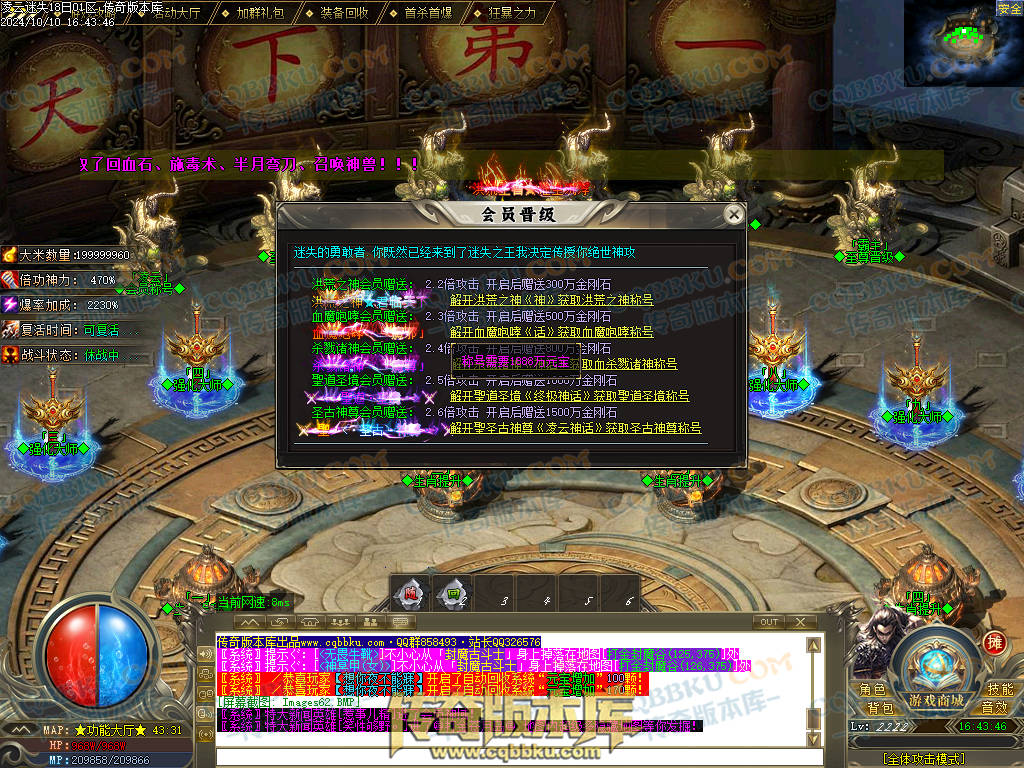Image resolution: width=1024 pixels, height=768 pixels.
Task: Choose the 解开血魔咆哮《话》title link
Action: [551, 332]
